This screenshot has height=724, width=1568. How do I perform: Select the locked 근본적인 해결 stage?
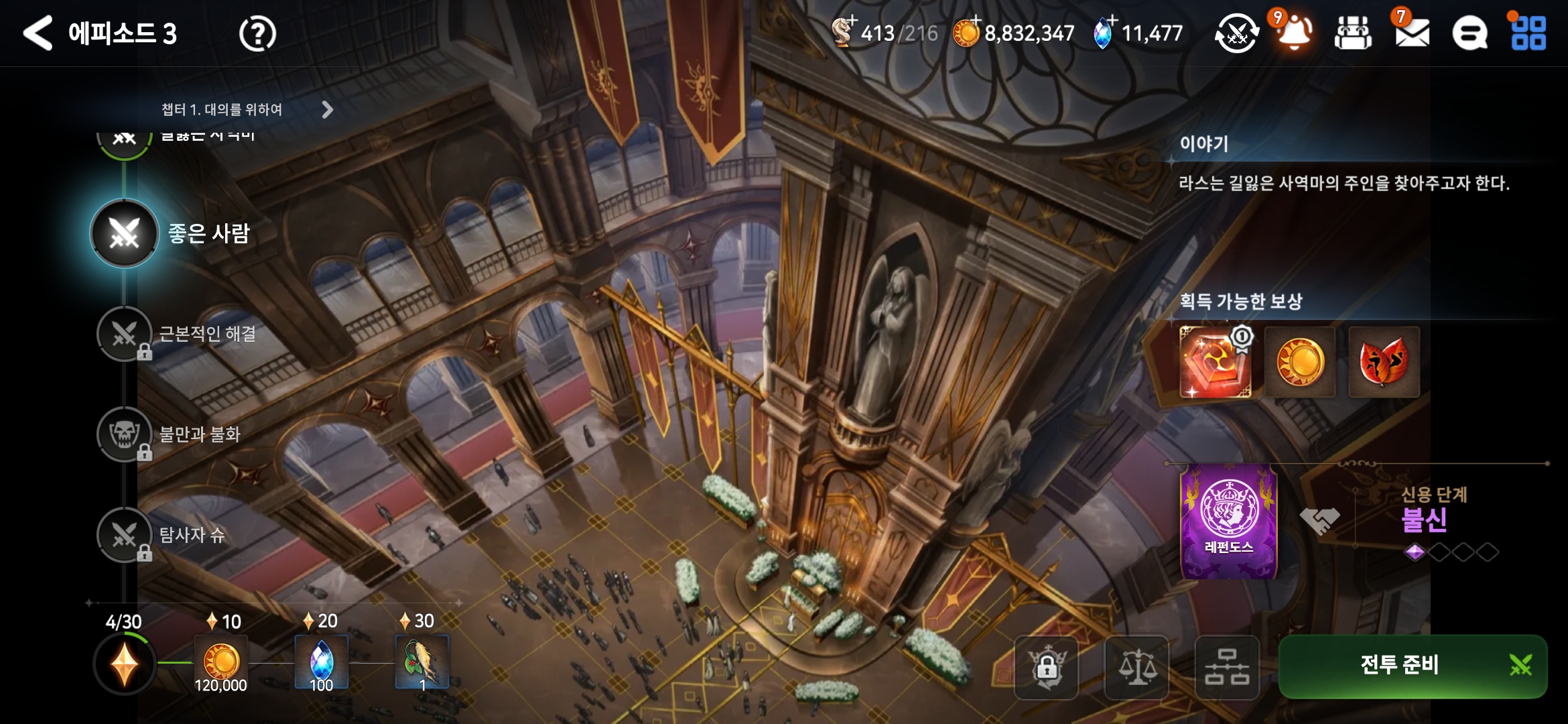point(125,334)
